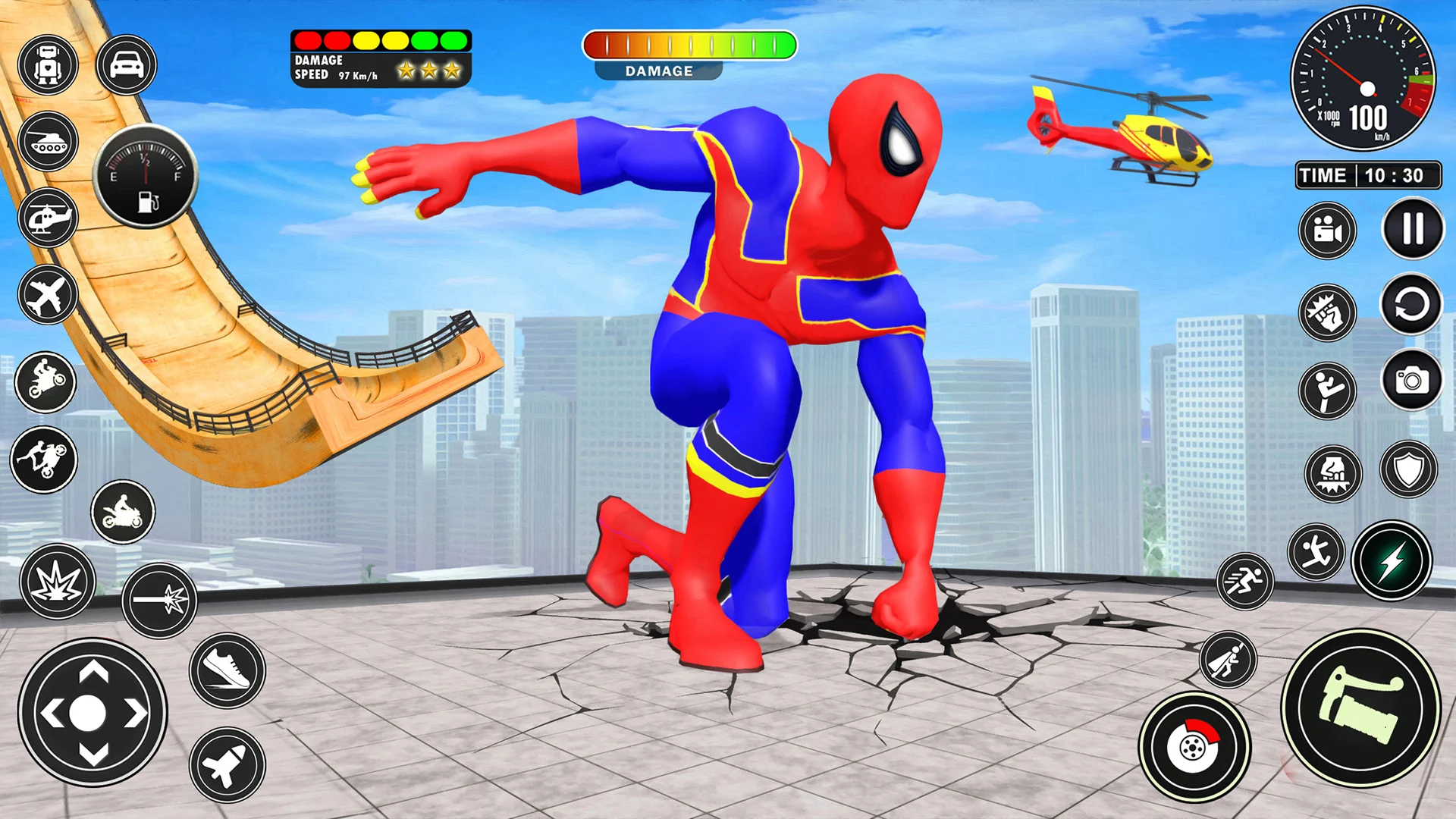Launch the rocket button
Screen dimensions: 1456x819
227,764
